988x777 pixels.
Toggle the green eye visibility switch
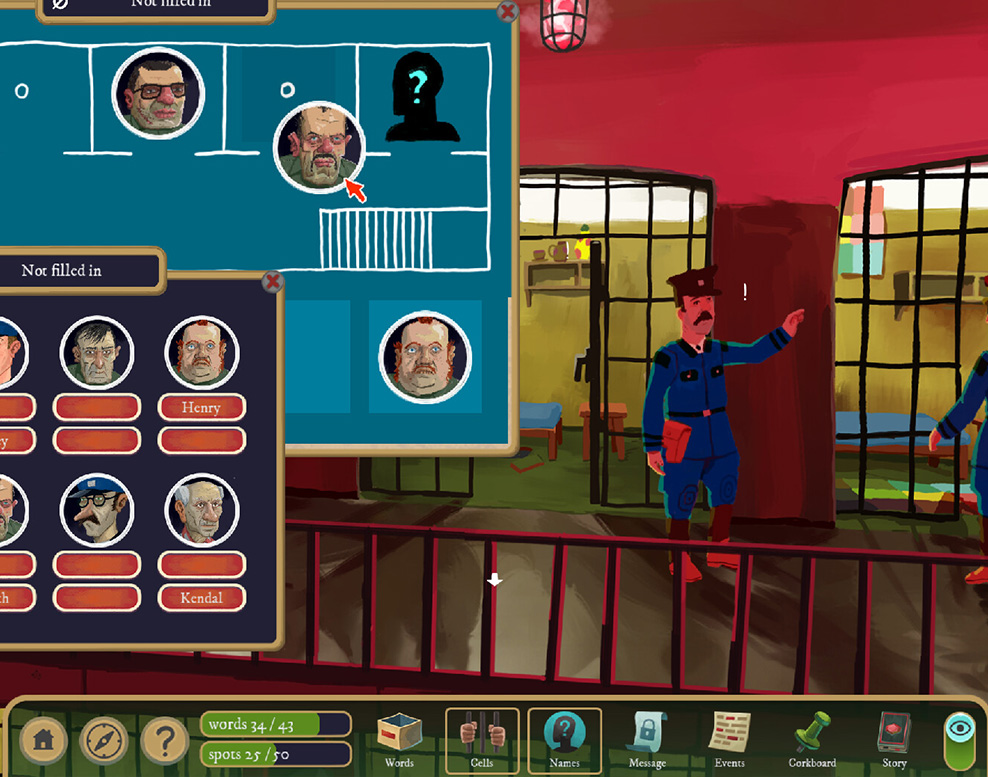960,740
